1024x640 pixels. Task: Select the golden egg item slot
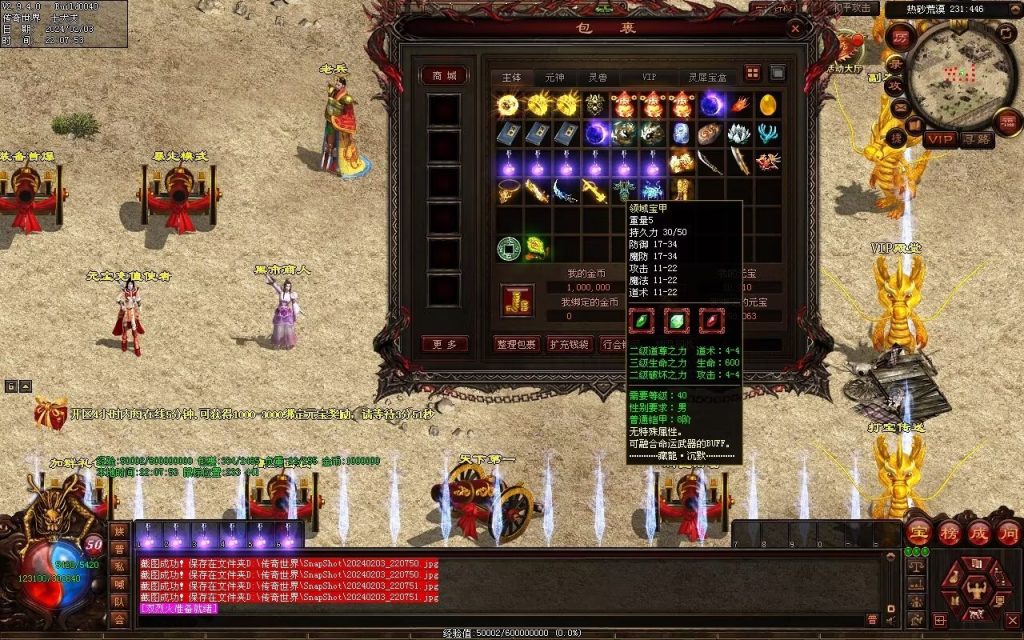[x=769, y=104]
